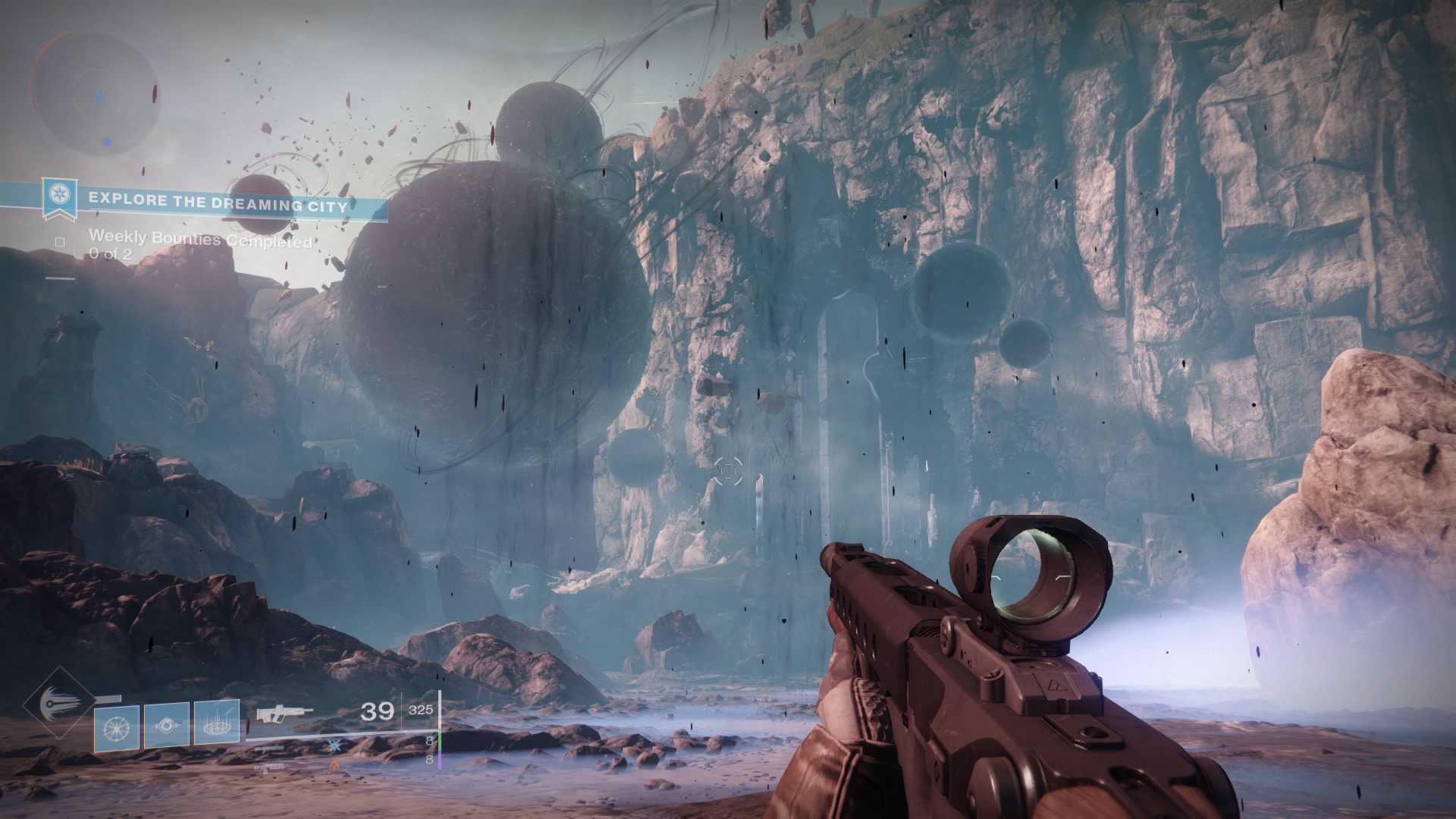Select the Weekly Bounties Completed checkbox

point(60,243)
